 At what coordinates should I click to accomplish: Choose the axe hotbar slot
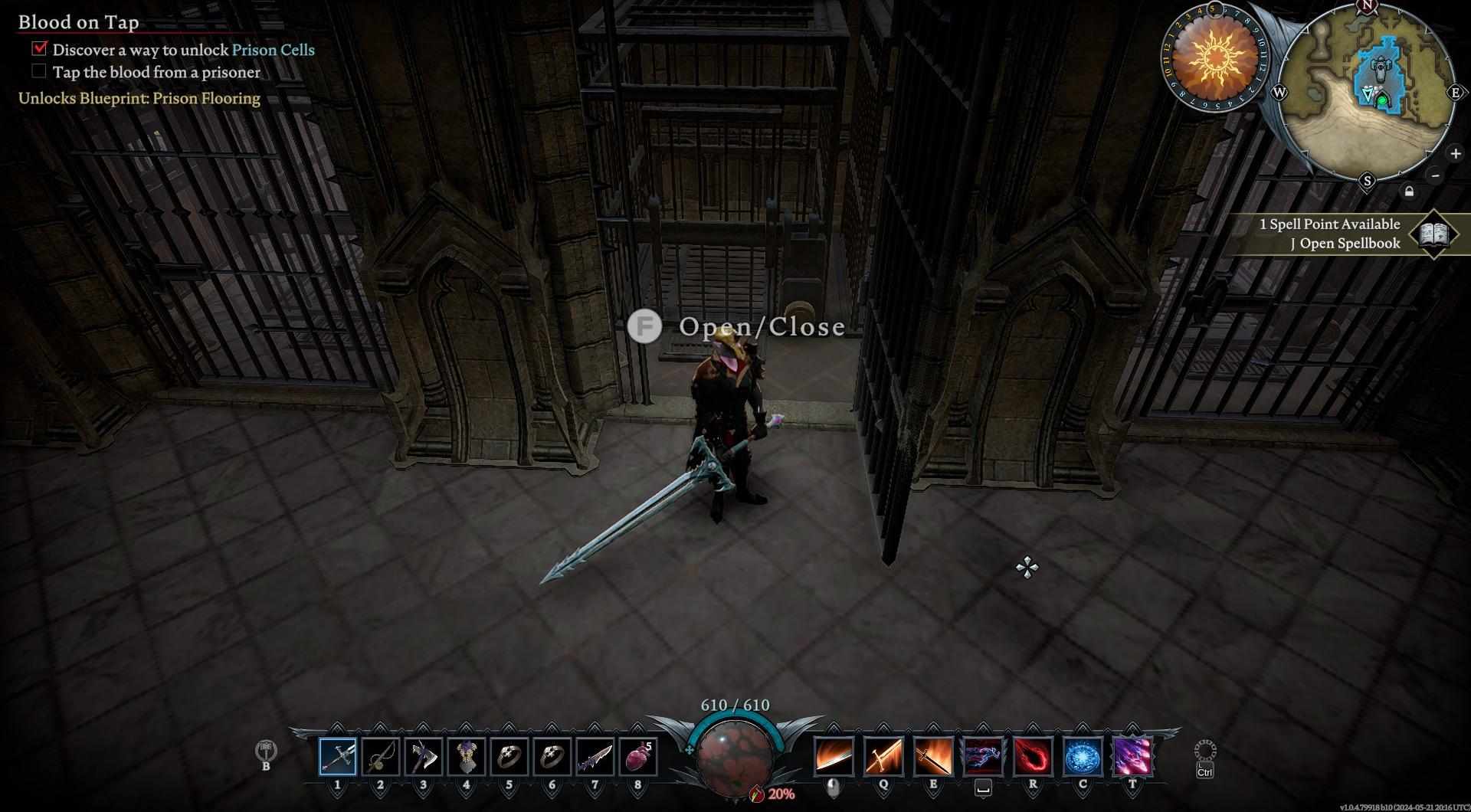tap(424, 757)
